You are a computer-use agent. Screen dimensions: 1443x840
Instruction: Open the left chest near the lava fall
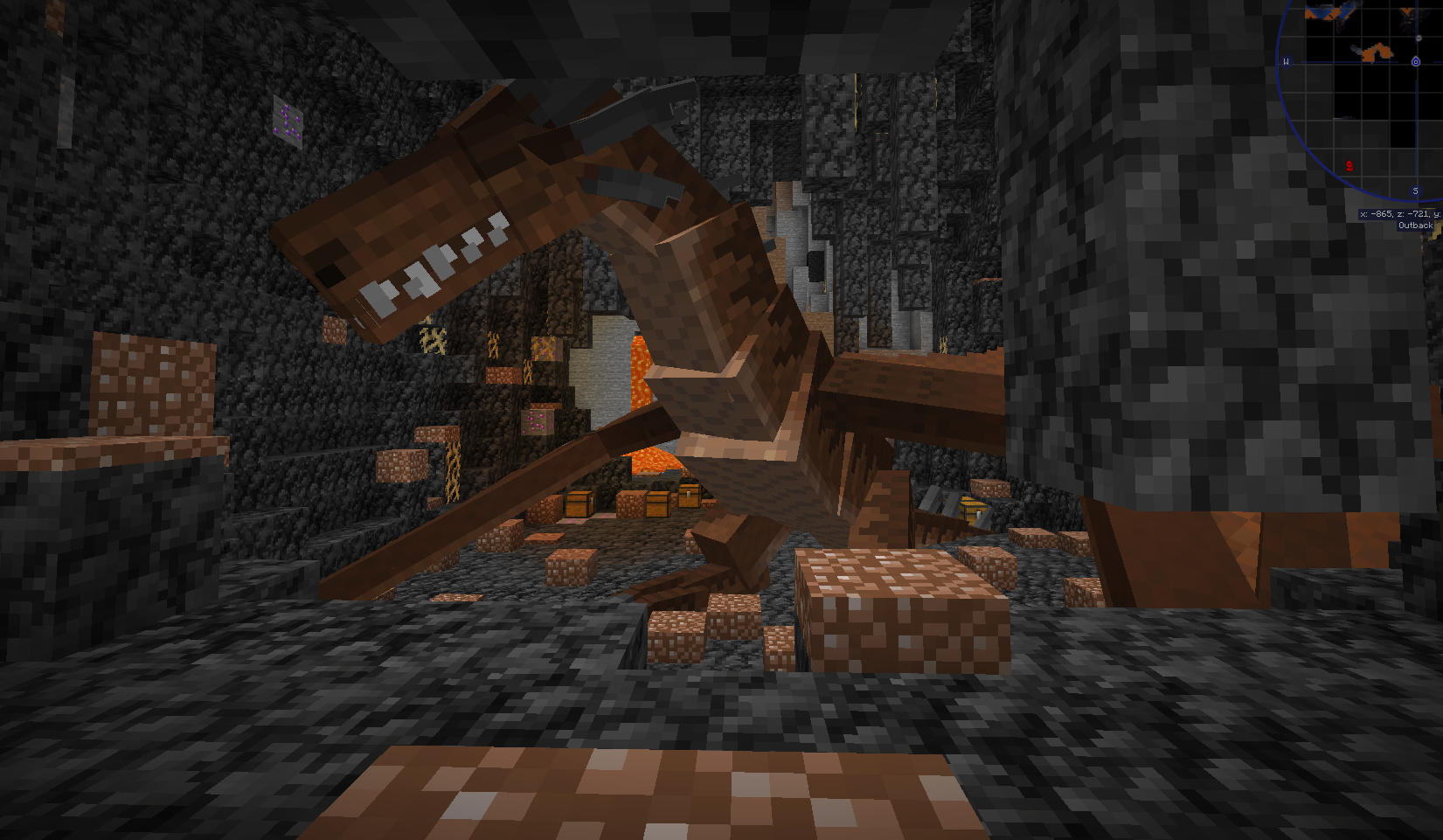[580, 503]
